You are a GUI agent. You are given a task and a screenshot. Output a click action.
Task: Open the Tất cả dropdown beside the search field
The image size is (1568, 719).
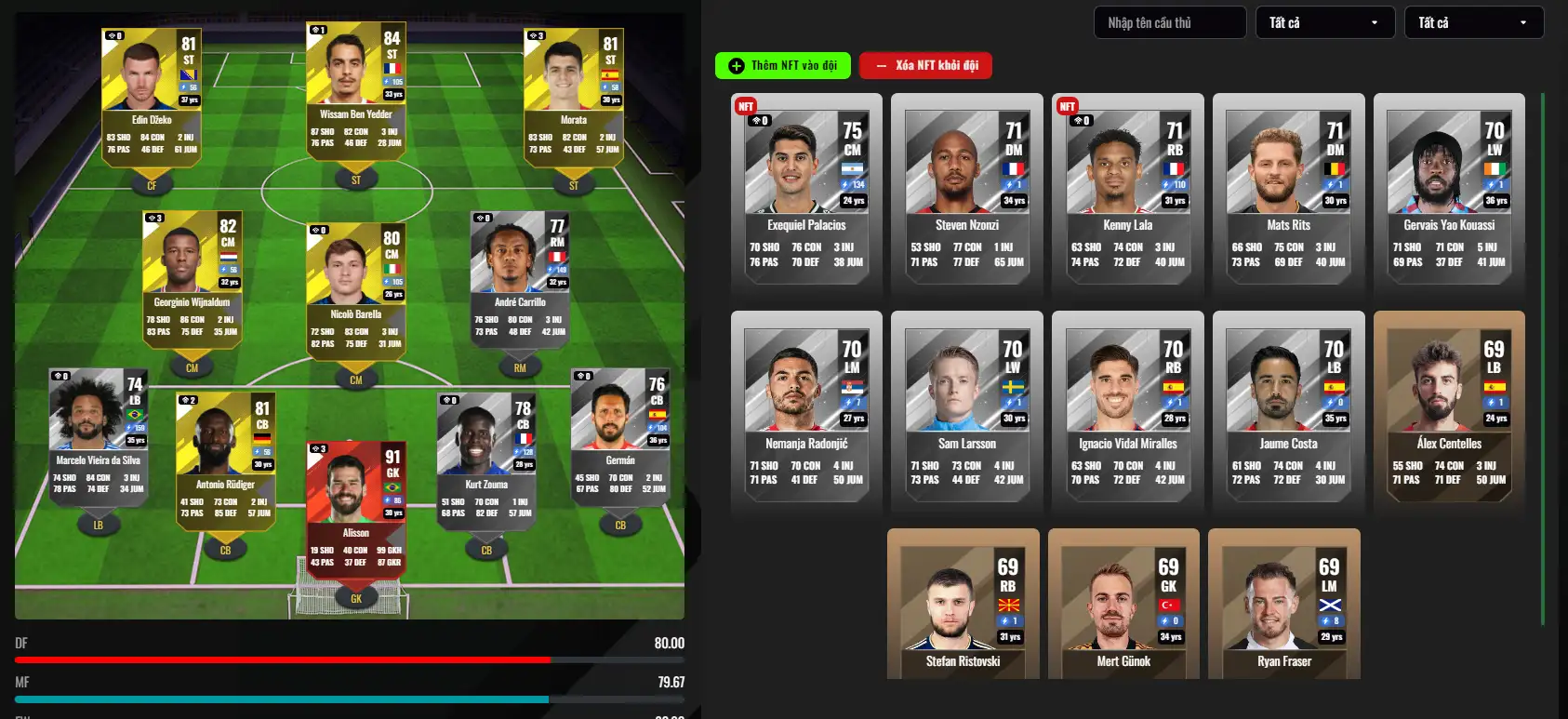coord(1324,22)
